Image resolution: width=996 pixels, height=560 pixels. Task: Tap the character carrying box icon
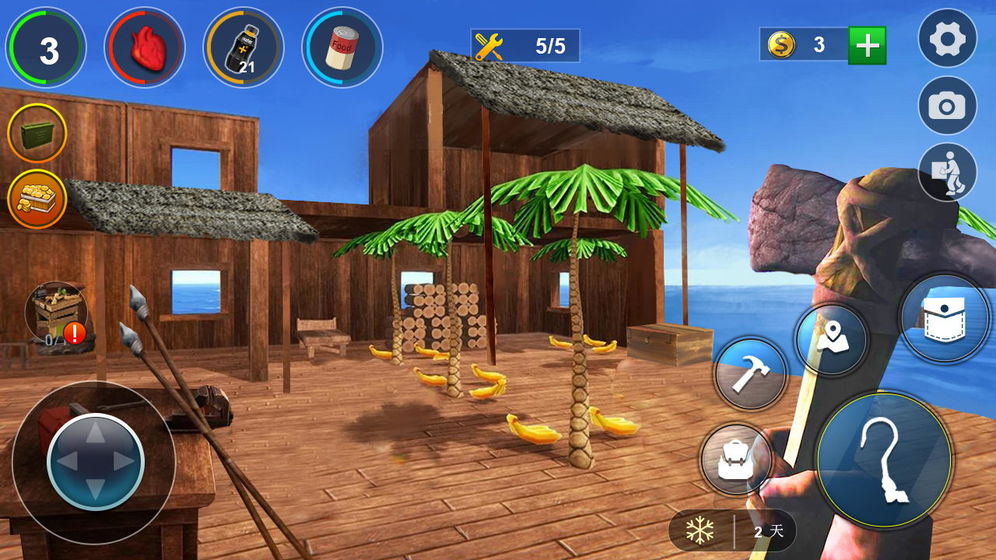947,172
